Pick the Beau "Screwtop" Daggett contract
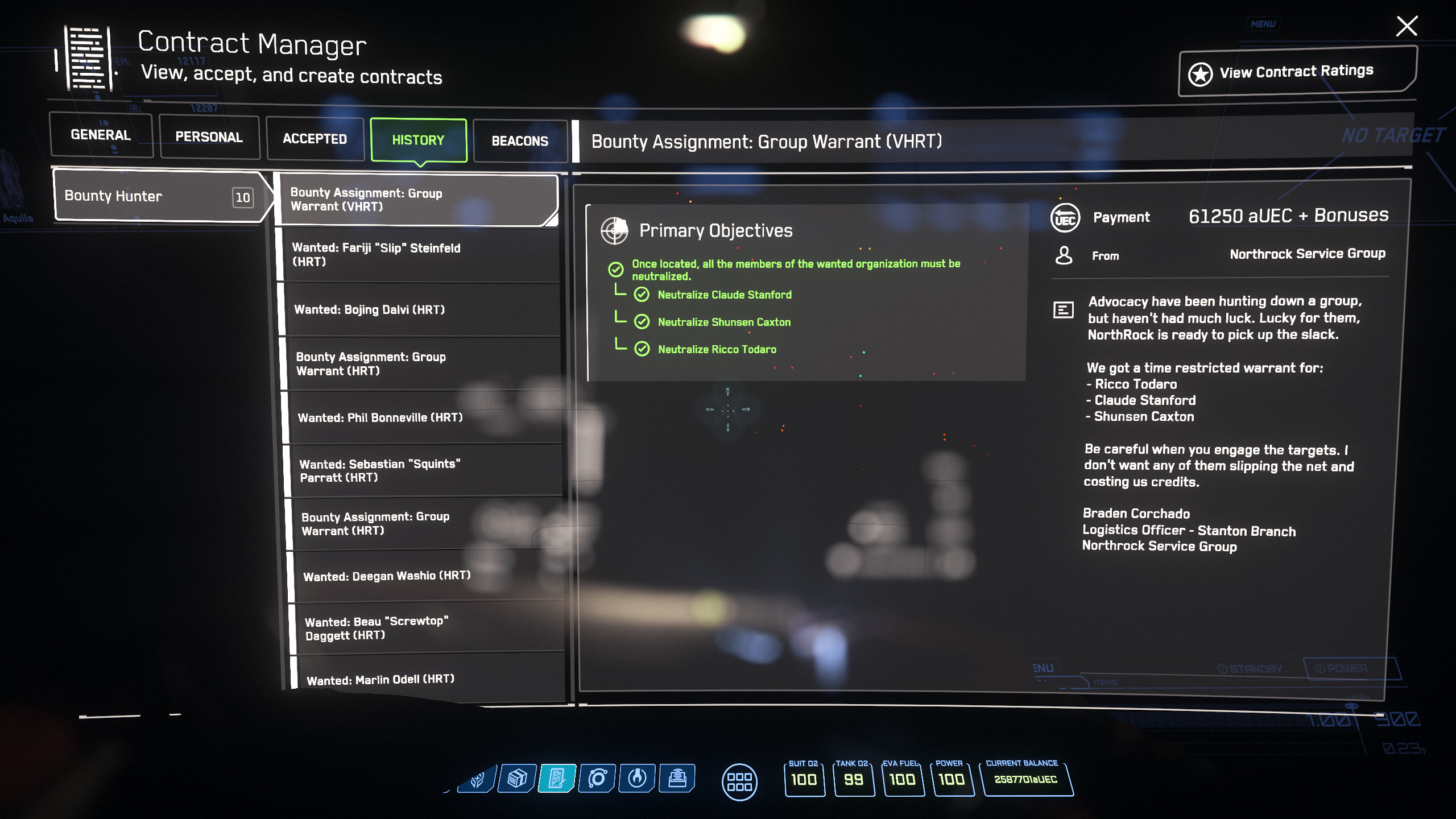The width and height of the screenshot is (1456, 819). (x=428, y=628)
